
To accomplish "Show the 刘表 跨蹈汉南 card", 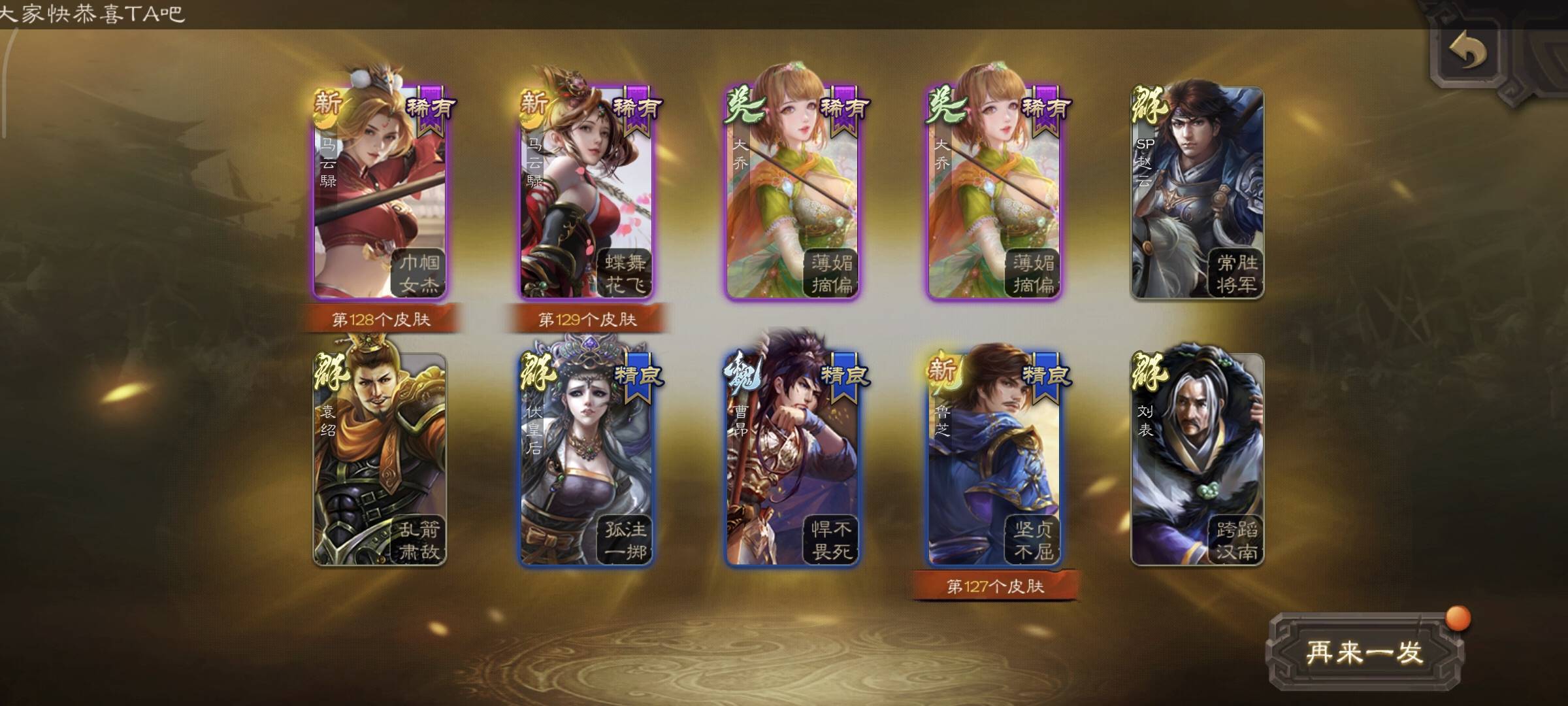I will (x=1197, y=460).
